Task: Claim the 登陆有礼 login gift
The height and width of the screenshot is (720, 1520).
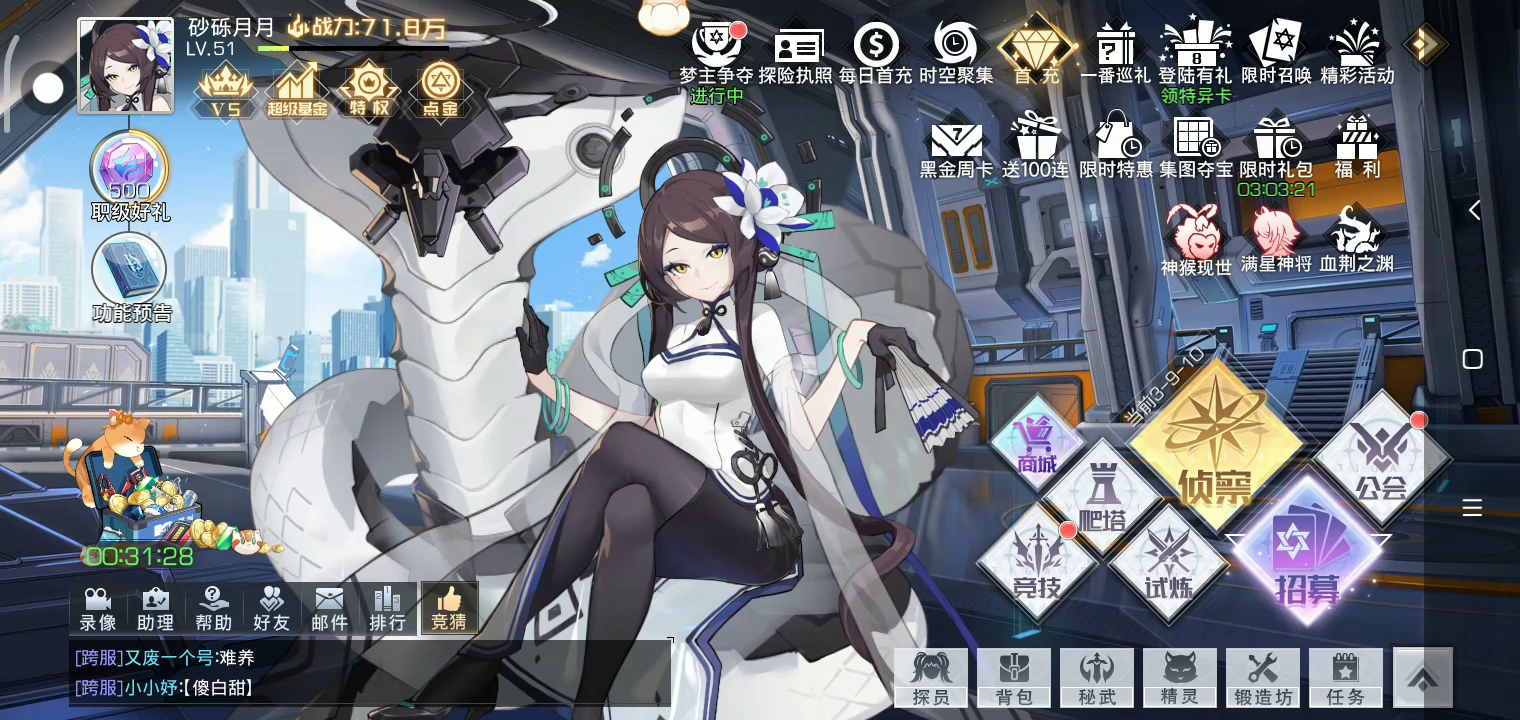Action: pos(1195,55)
